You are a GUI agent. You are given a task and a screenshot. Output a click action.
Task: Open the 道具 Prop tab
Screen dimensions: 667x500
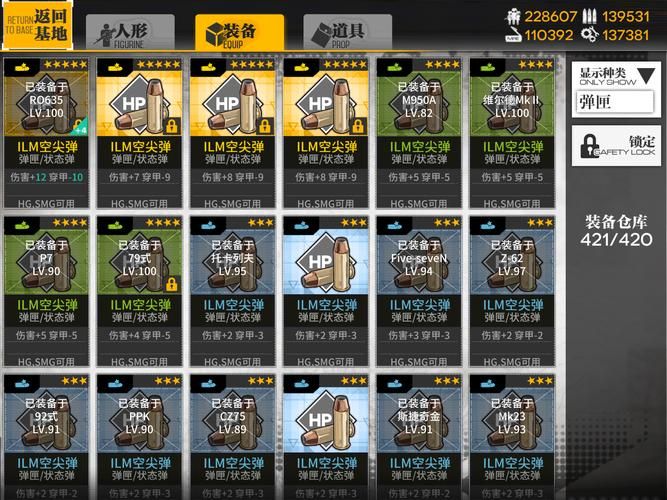click(x=347, y=32)
